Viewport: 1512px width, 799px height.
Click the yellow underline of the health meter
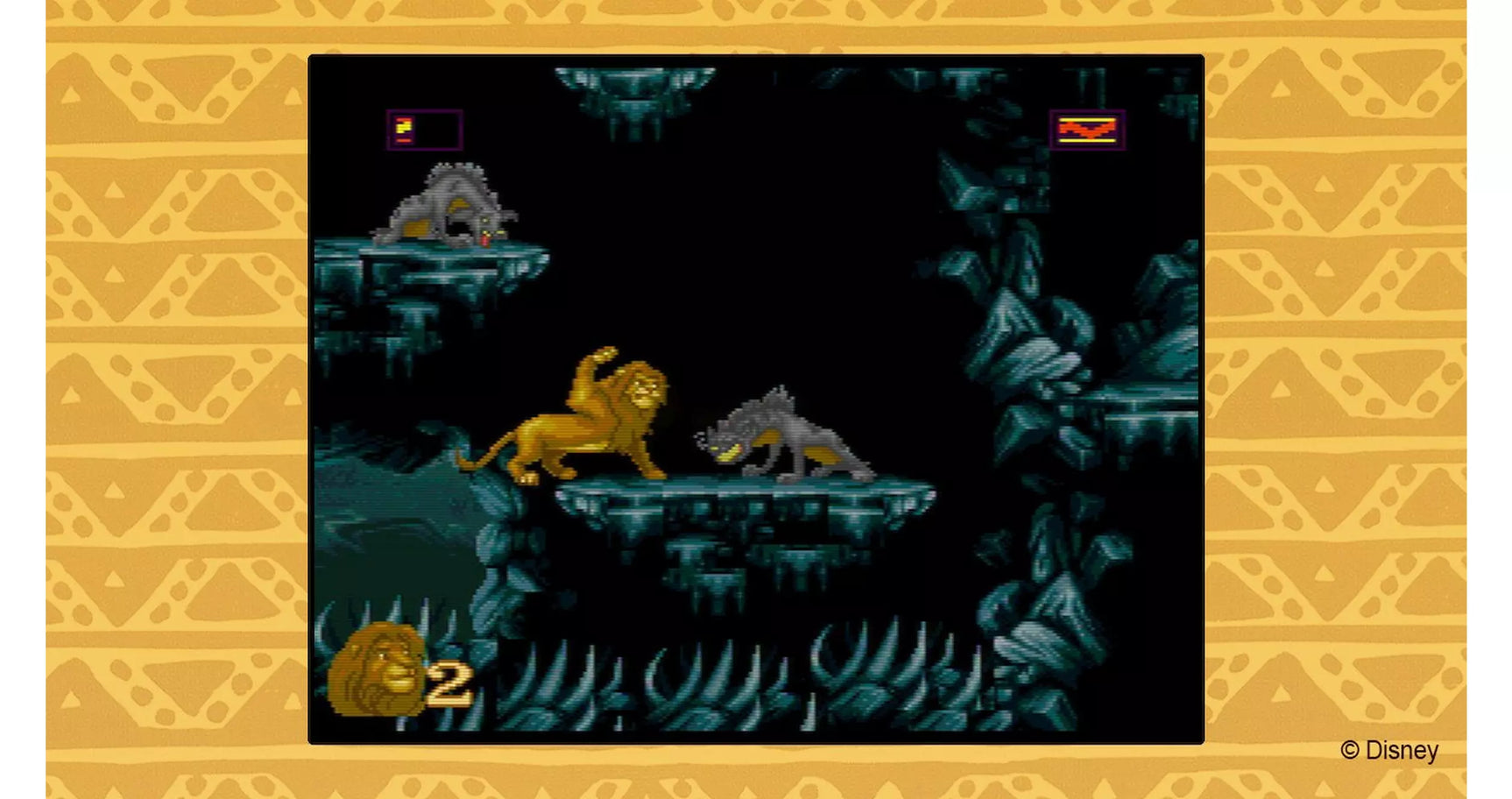pyautogui.click(x=1089, y=138)
